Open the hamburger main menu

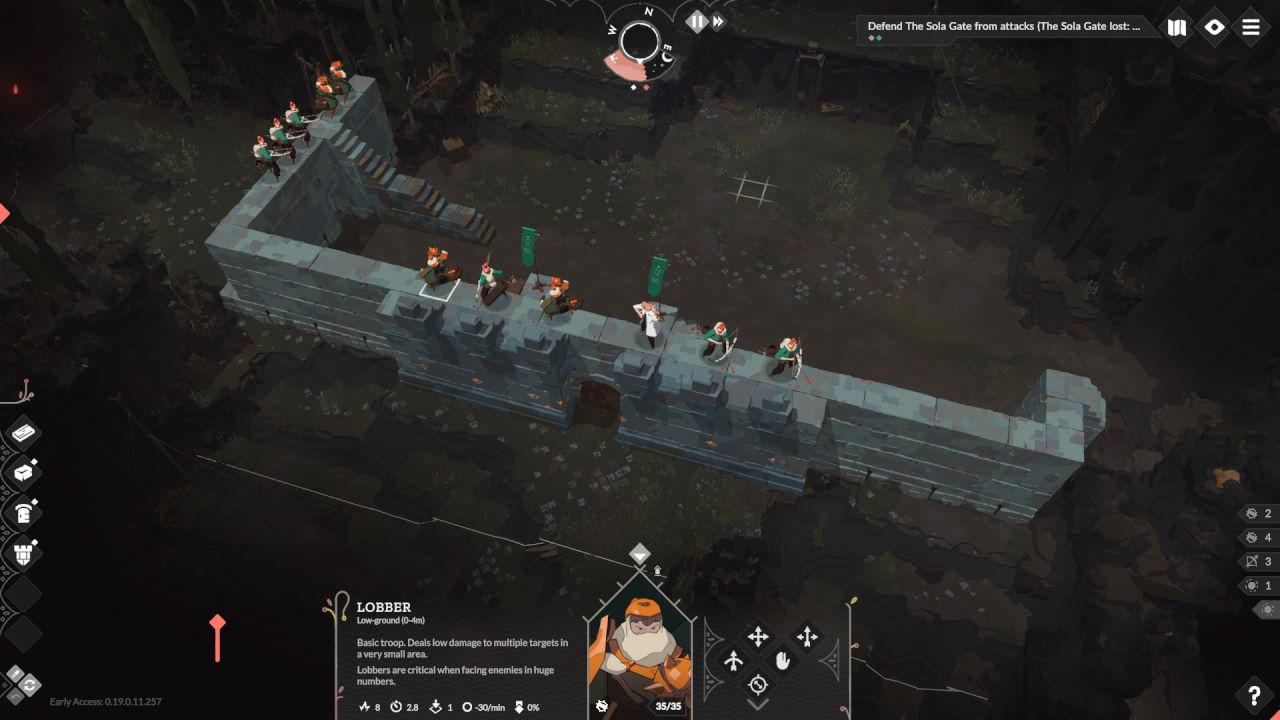click(1251, 28)
